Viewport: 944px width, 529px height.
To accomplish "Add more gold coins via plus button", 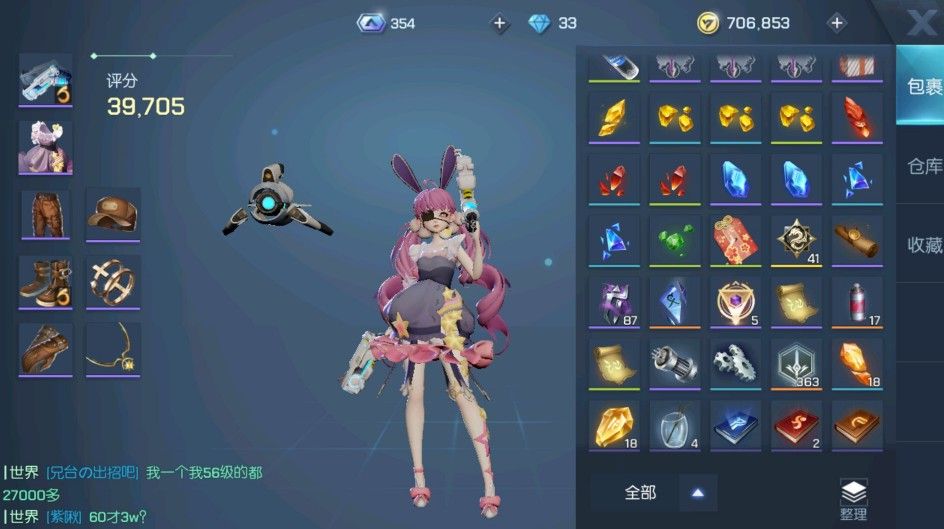I will click(836, 23).
